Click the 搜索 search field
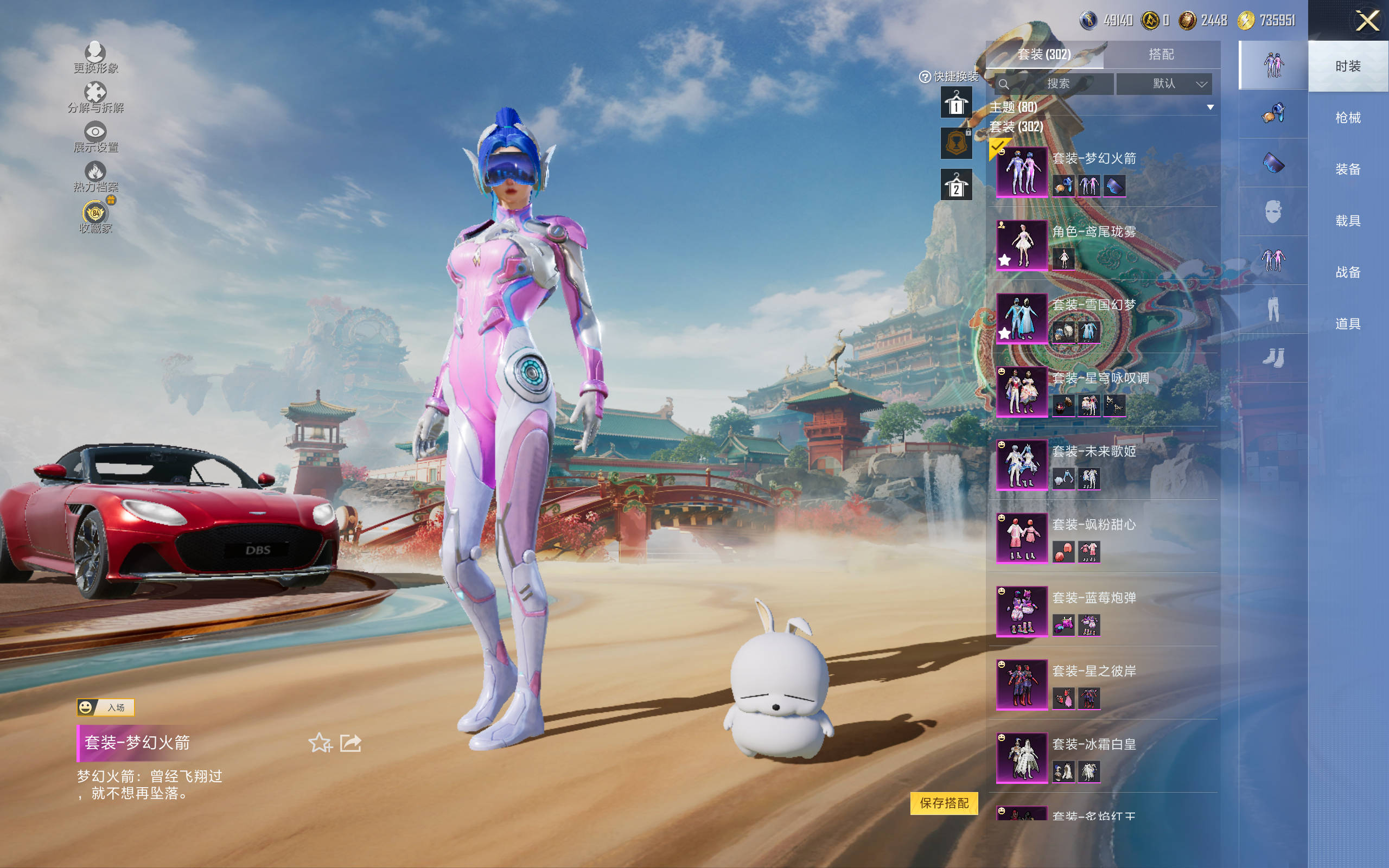1389x868 pixels. tap(1057, 84)
